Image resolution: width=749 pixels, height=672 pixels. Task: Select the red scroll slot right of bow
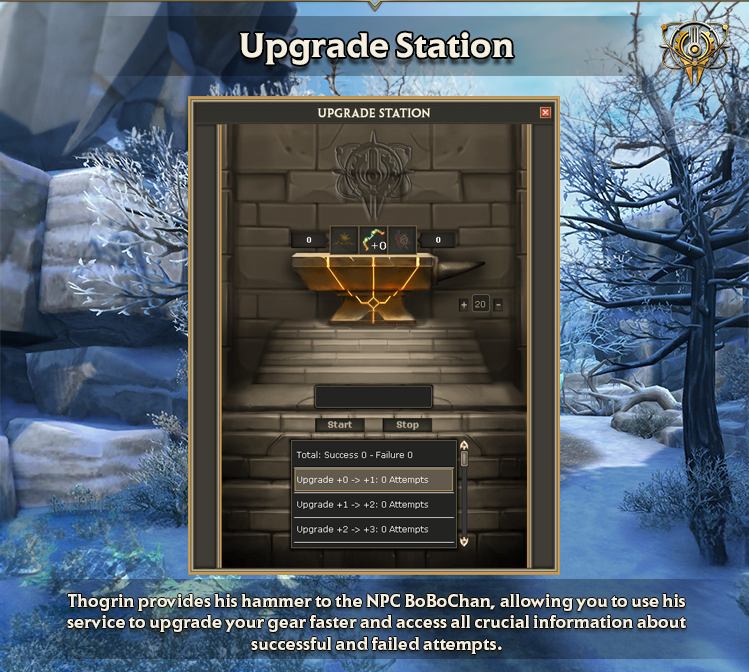402,240
